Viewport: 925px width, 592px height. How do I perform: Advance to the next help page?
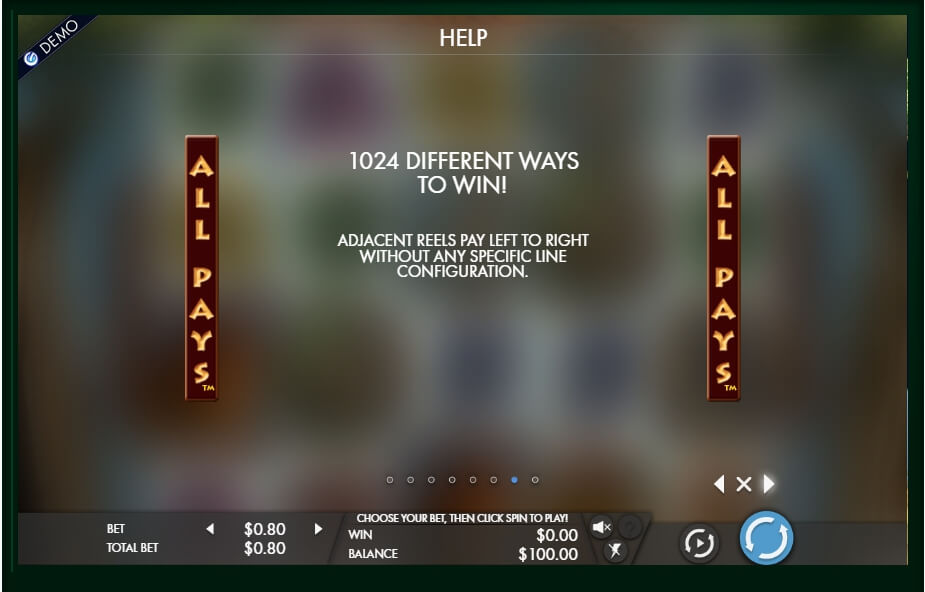[768, 484]
